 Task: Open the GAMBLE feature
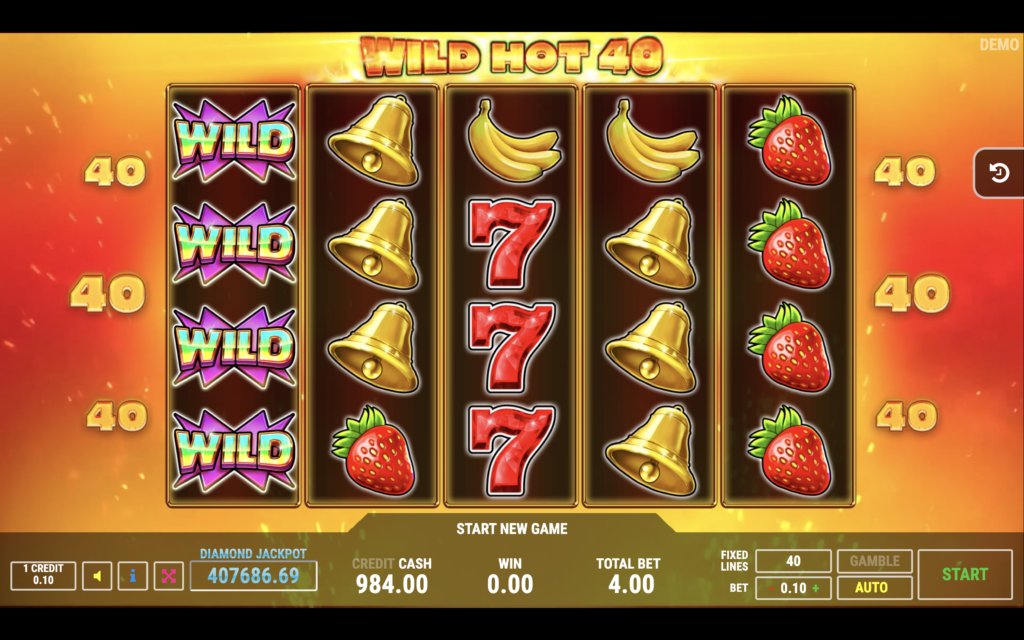pos(875,561)
